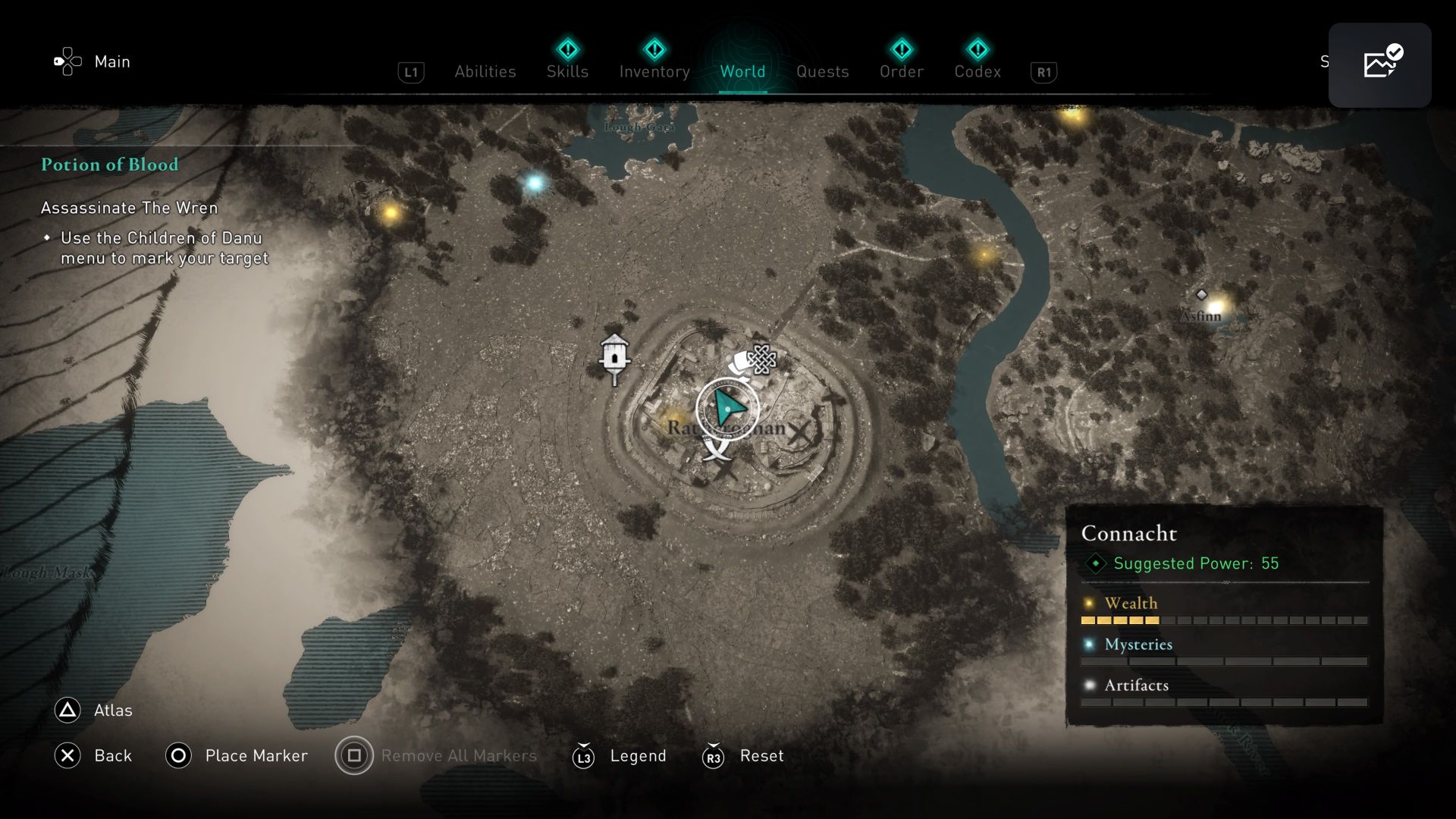Click Reset next to R3
The height and width of the screenshot is (819, 1456).
tap(761, 755)
